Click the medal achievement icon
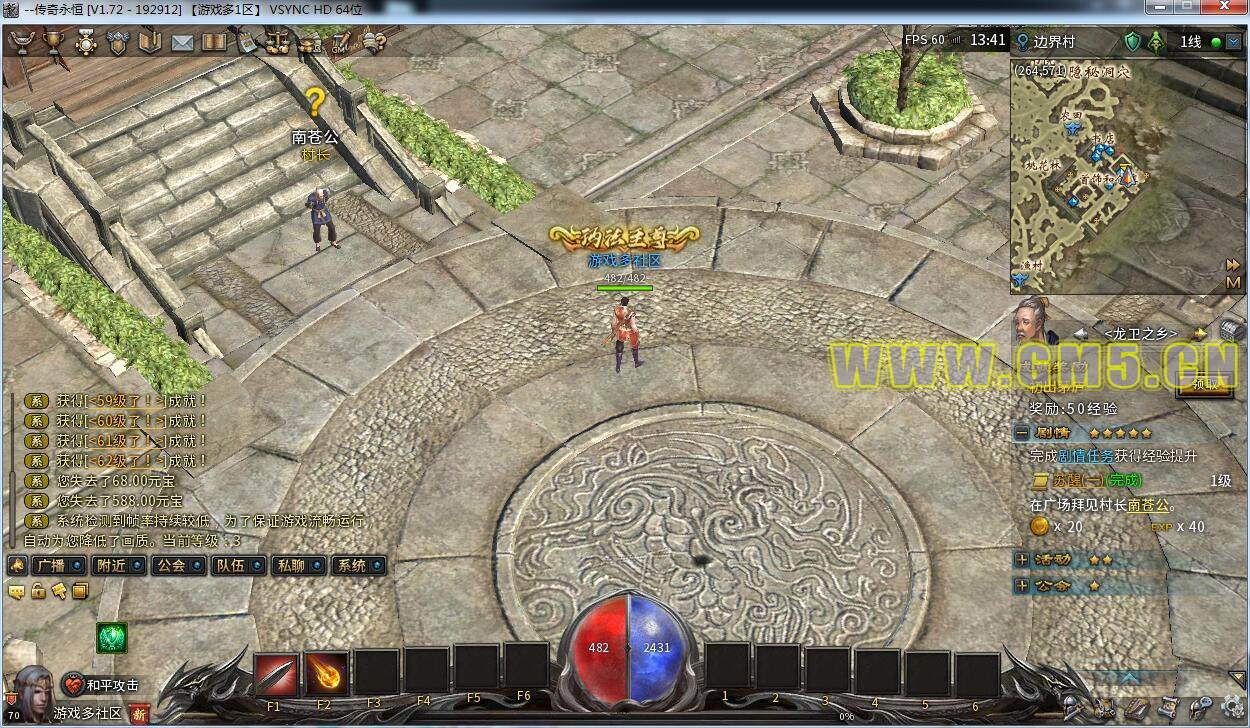This screenshot has height=728, width=1250. [x=86, y=42]
